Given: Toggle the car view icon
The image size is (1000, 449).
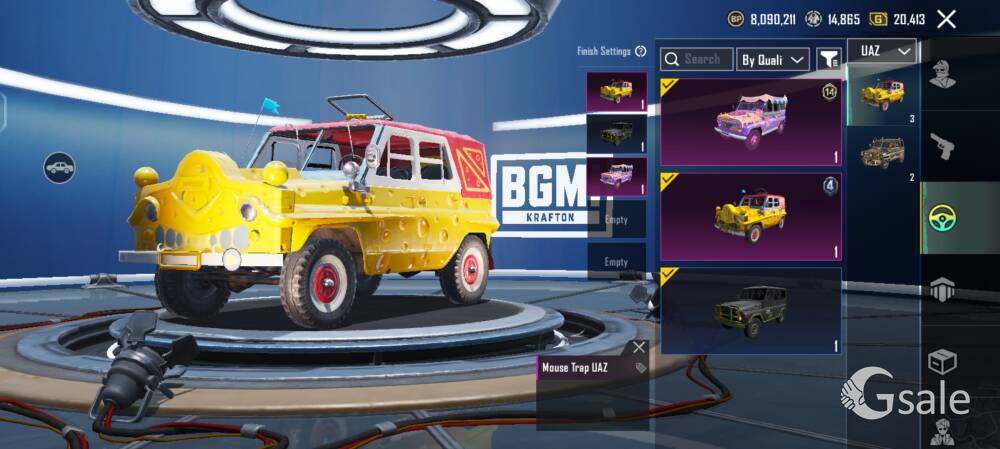Looking at the screenshot, I should pyautogui.click(x=59, y=167).
